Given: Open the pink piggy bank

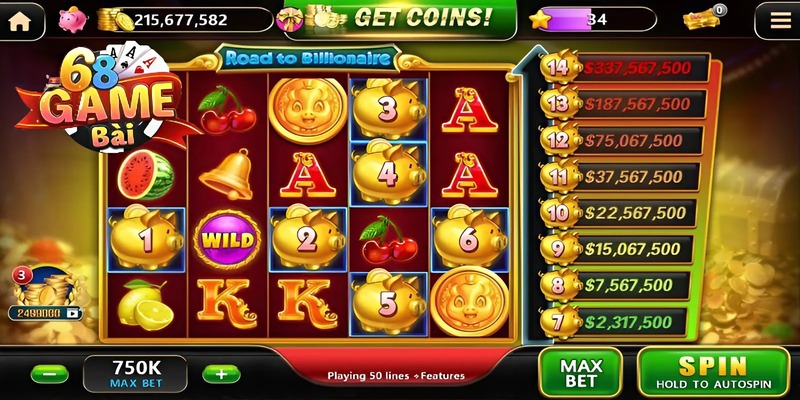Looking at the screenshot, I should [x=73, y=19].
